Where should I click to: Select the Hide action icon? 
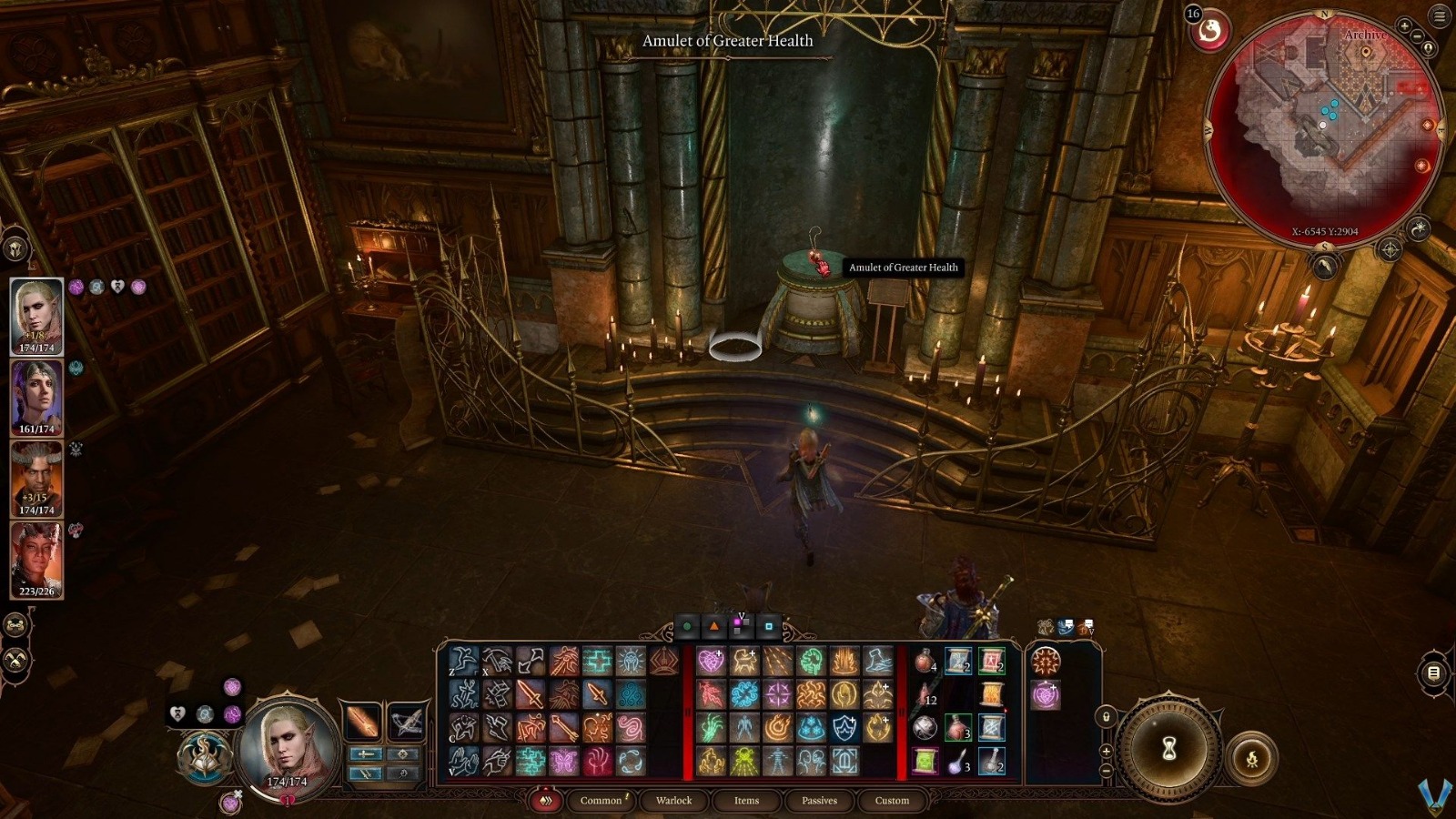coord(464,728)
